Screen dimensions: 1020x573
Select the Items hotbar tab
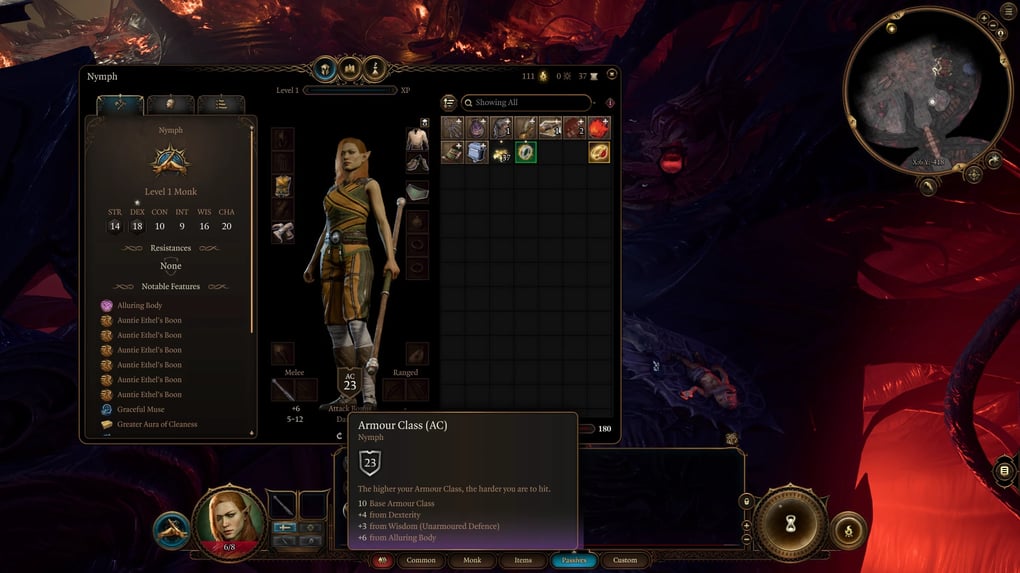tap(523, 560)
